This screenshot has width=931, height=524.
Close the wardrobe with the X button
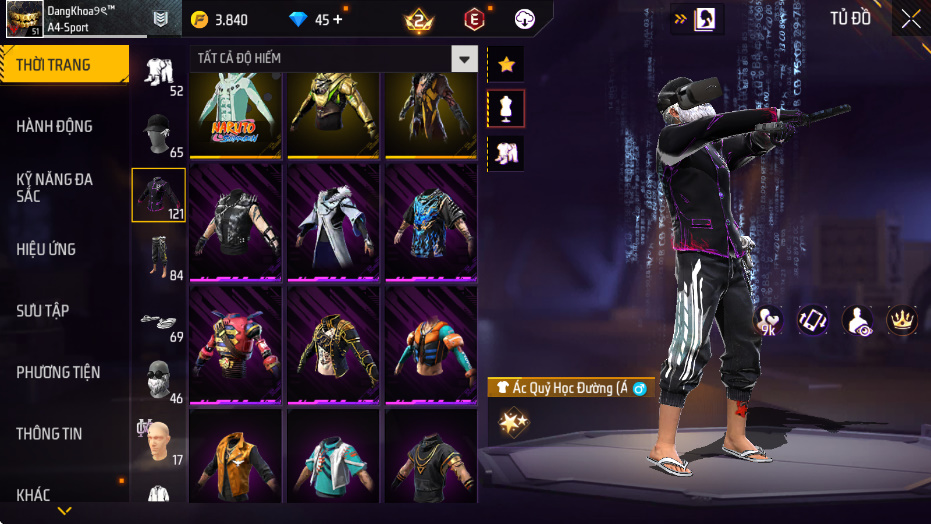click(910, 19)
